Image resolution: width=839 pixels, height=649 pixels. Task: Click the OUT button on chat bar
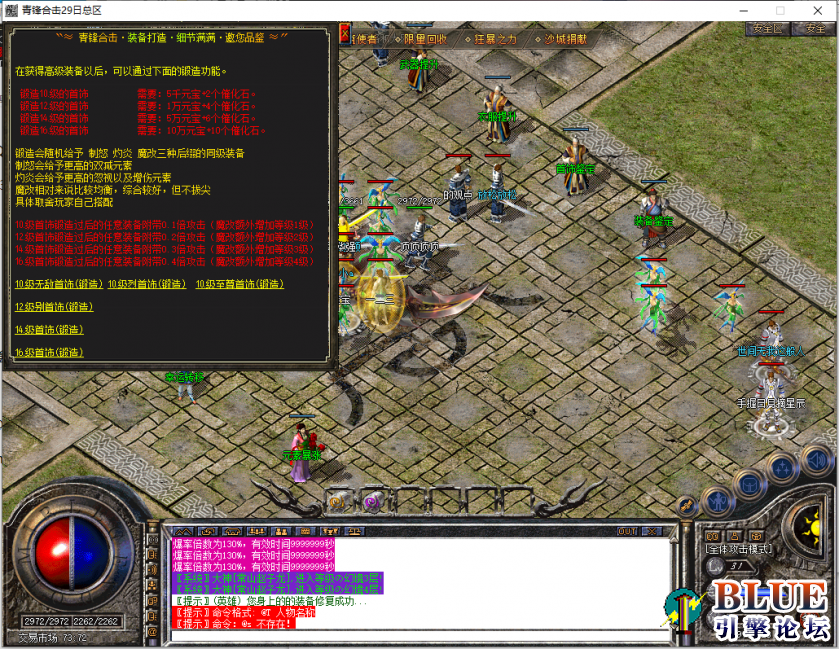tap(627, 531)
